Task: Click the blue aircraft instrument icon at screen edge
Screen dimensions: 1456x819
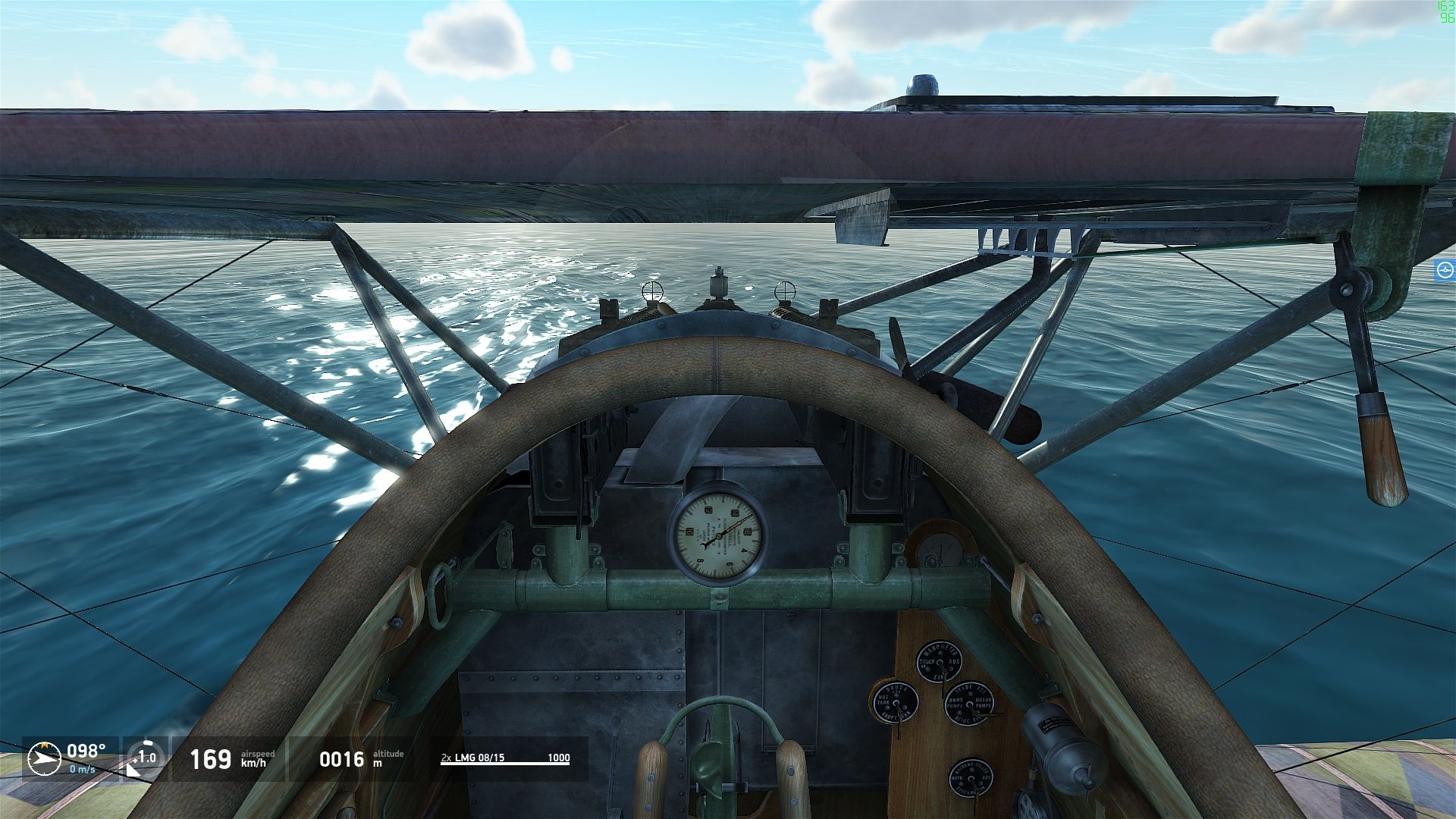Action: tap(1445, 270)
